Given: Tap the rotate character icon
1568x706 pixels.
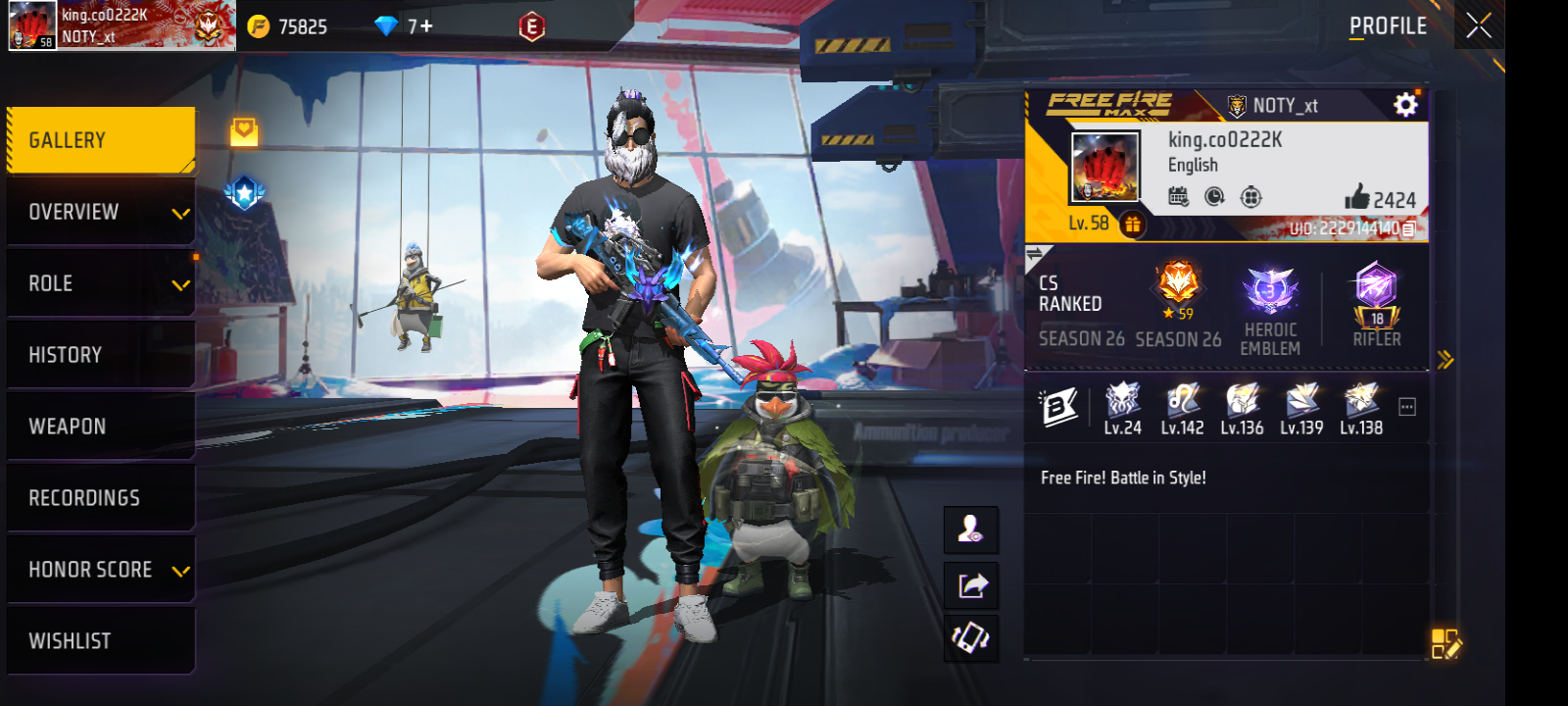Looking at the screenshot, I should pyautogui.click(x=971, y=635).
